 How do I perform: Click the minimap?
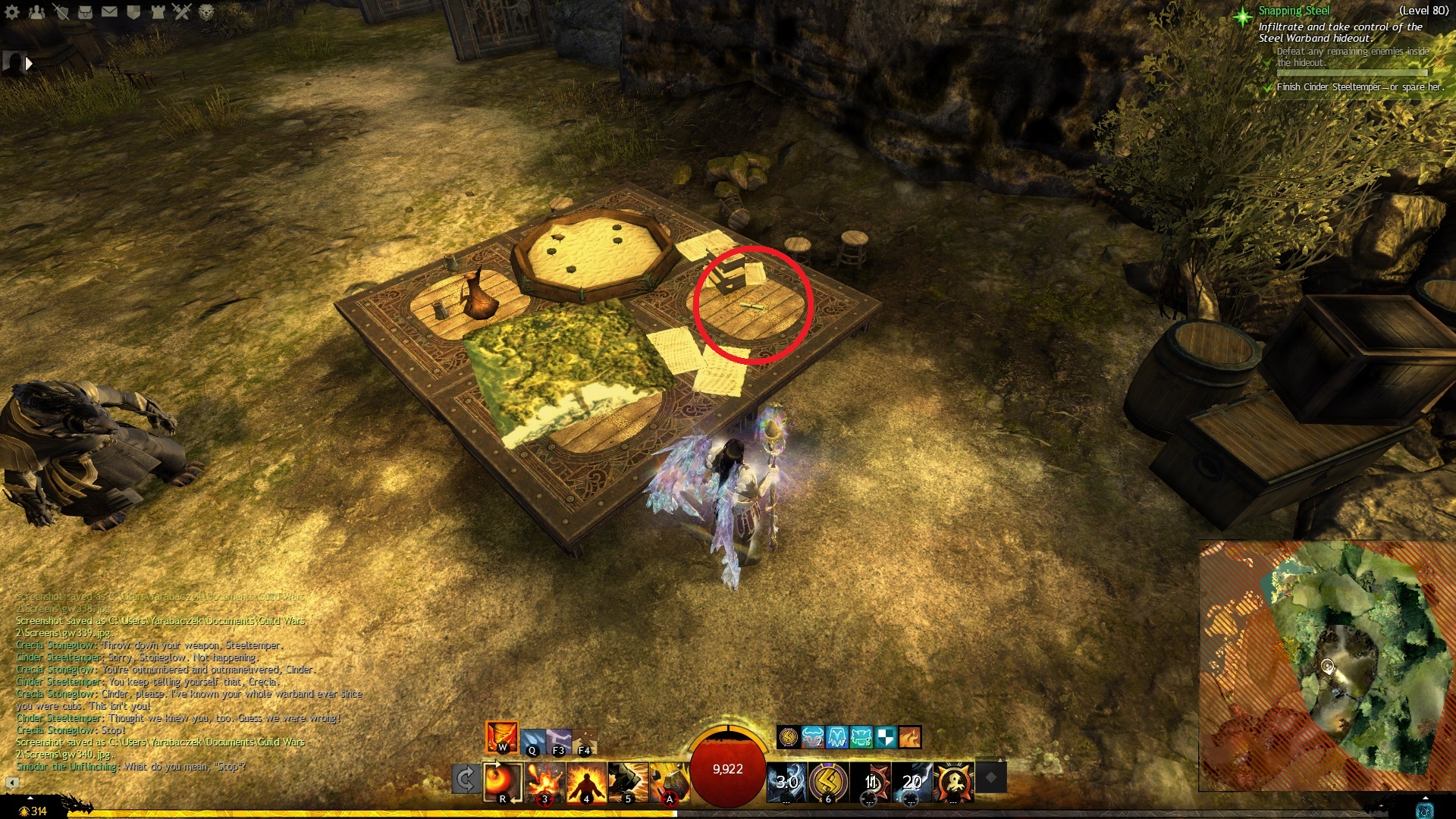1327,666
